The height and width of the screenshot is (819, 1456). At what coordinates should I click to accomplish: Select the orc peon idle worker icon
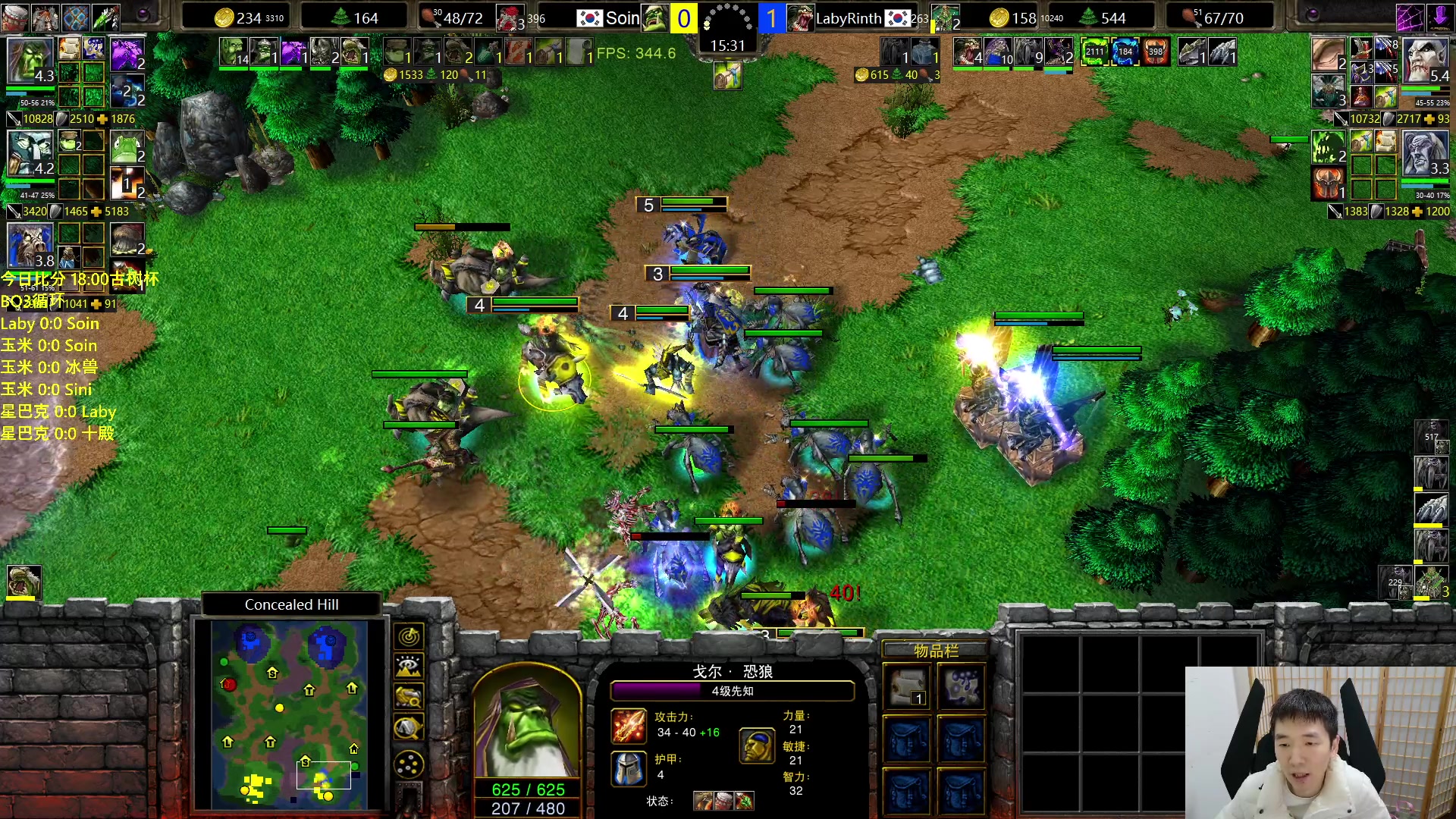coord(24,582)
